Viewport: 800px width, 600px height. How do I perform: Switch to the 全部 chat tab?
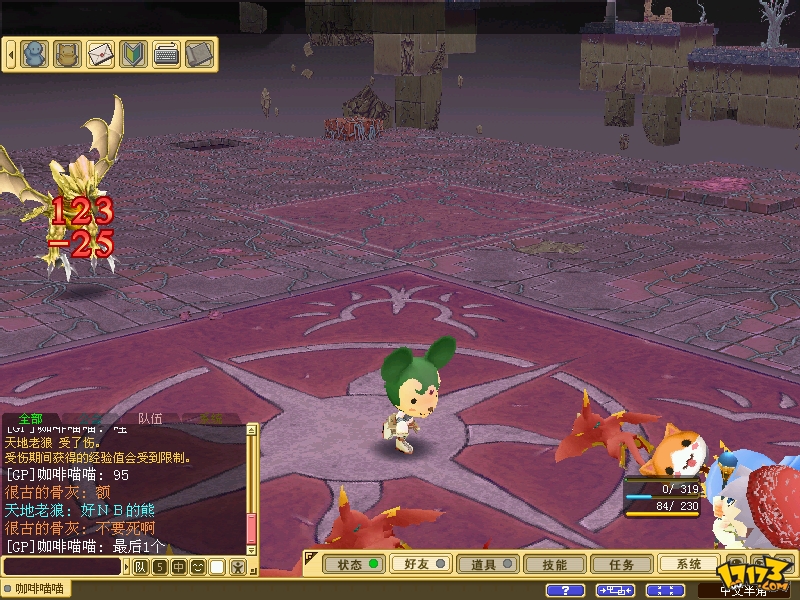[x=31, y=419]
